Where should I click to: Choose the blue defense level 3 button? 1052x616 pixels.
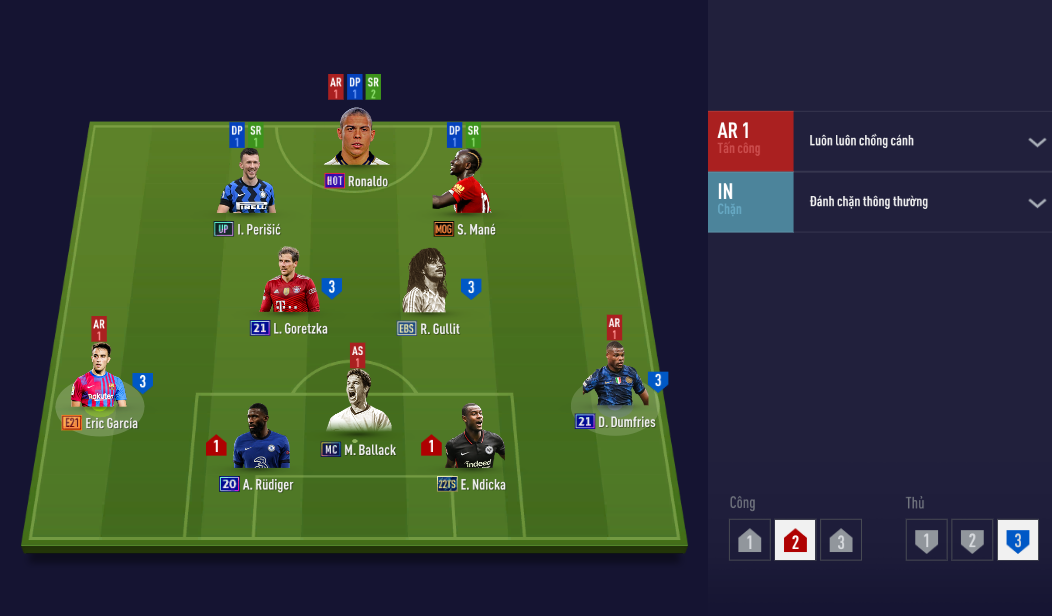pyautogui.click(x=1017, y=541)
